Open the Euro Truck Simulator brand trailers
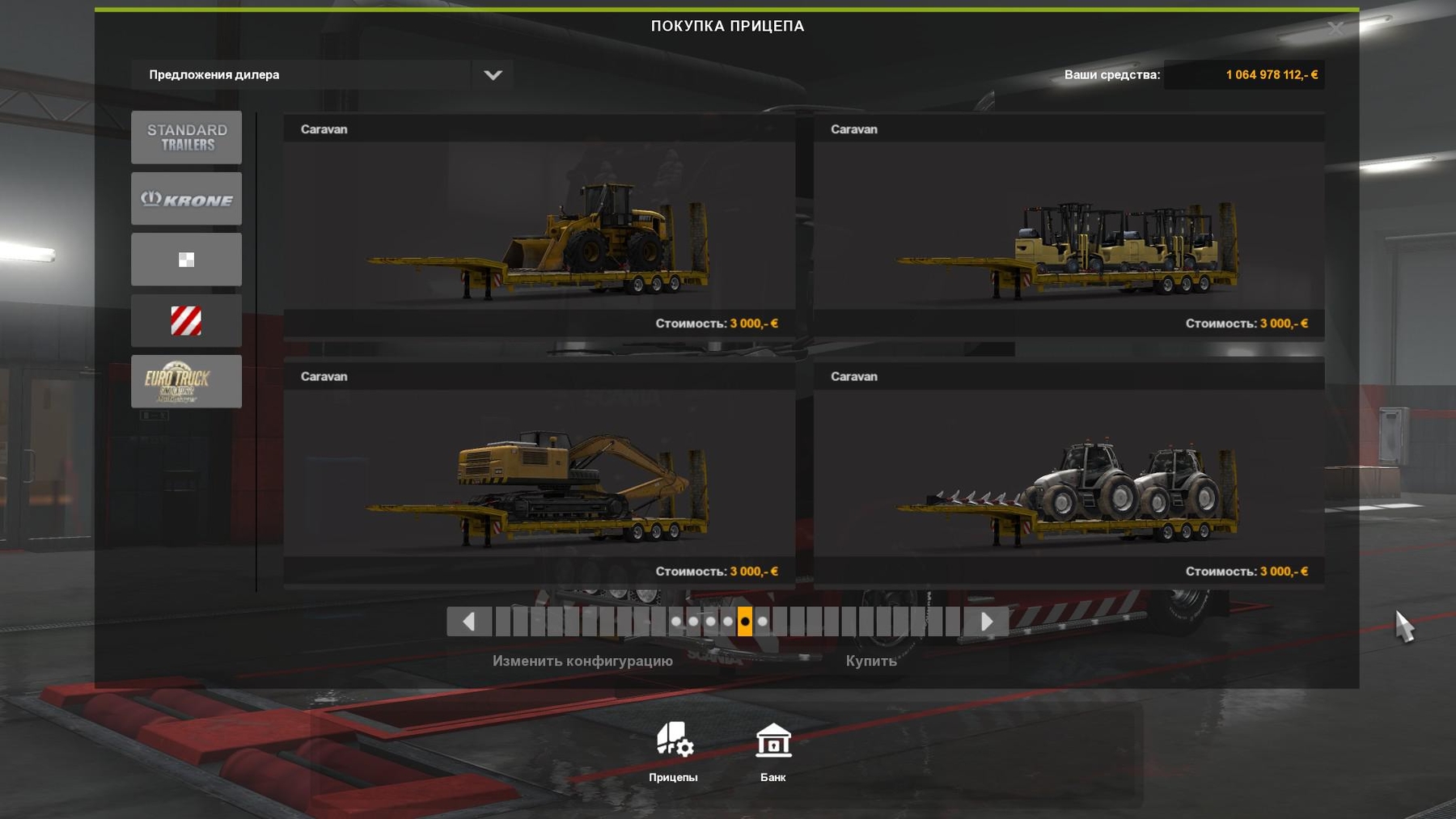 186,381
